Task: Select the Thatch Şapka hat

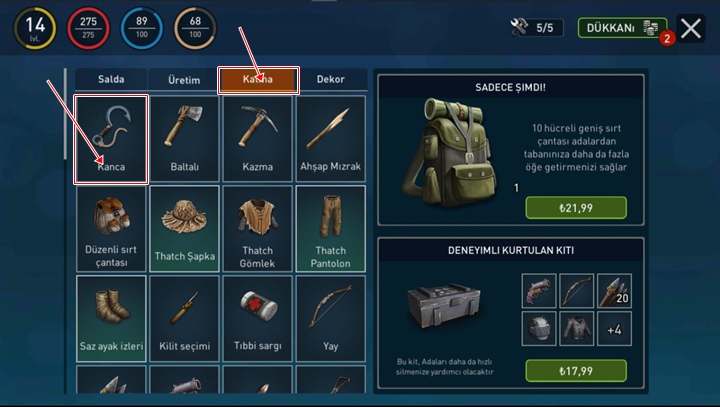Action: [184, 229]
